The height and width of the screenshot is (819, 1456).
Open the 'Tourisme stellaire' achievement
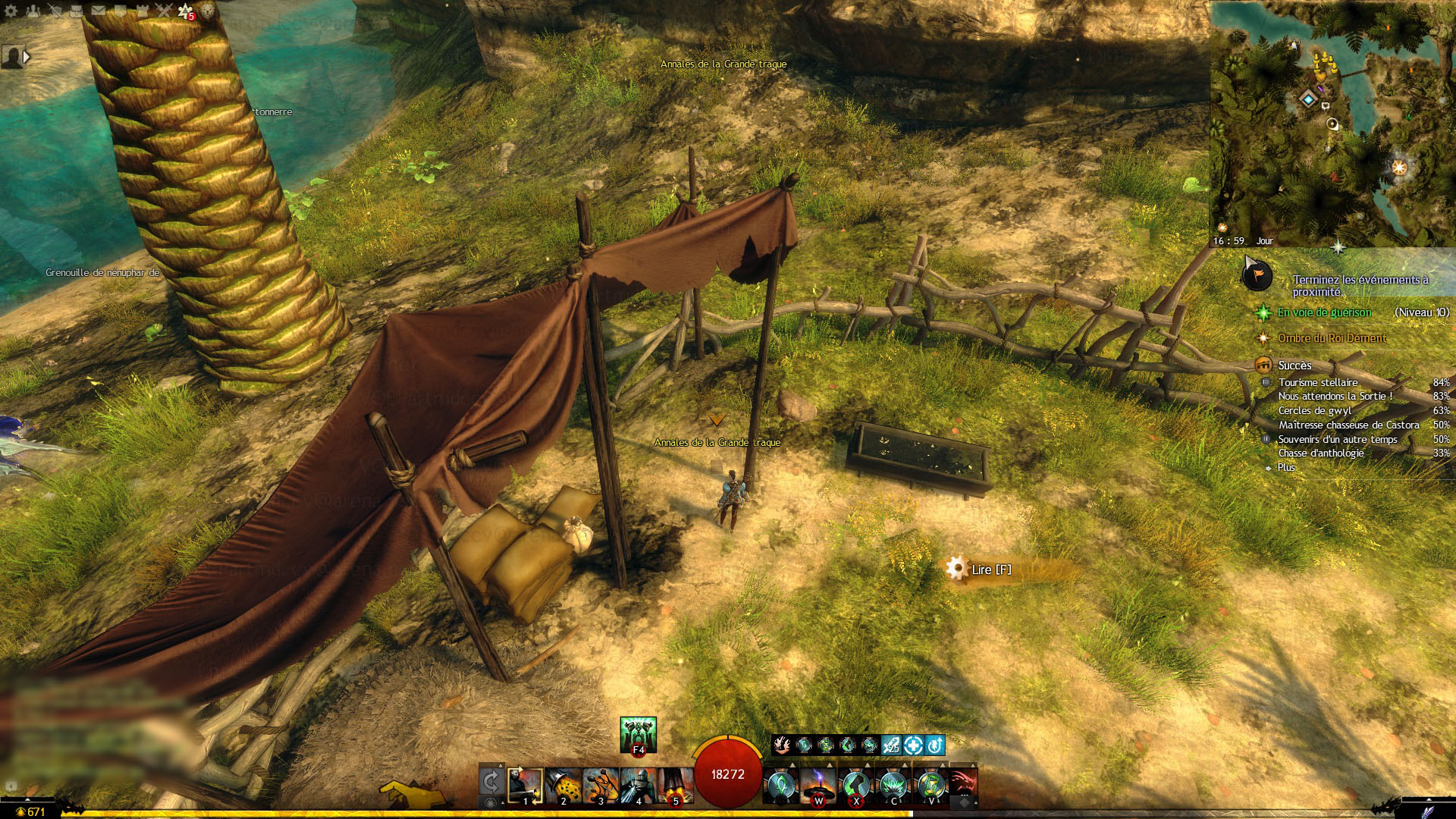(x=1318, y=382)
